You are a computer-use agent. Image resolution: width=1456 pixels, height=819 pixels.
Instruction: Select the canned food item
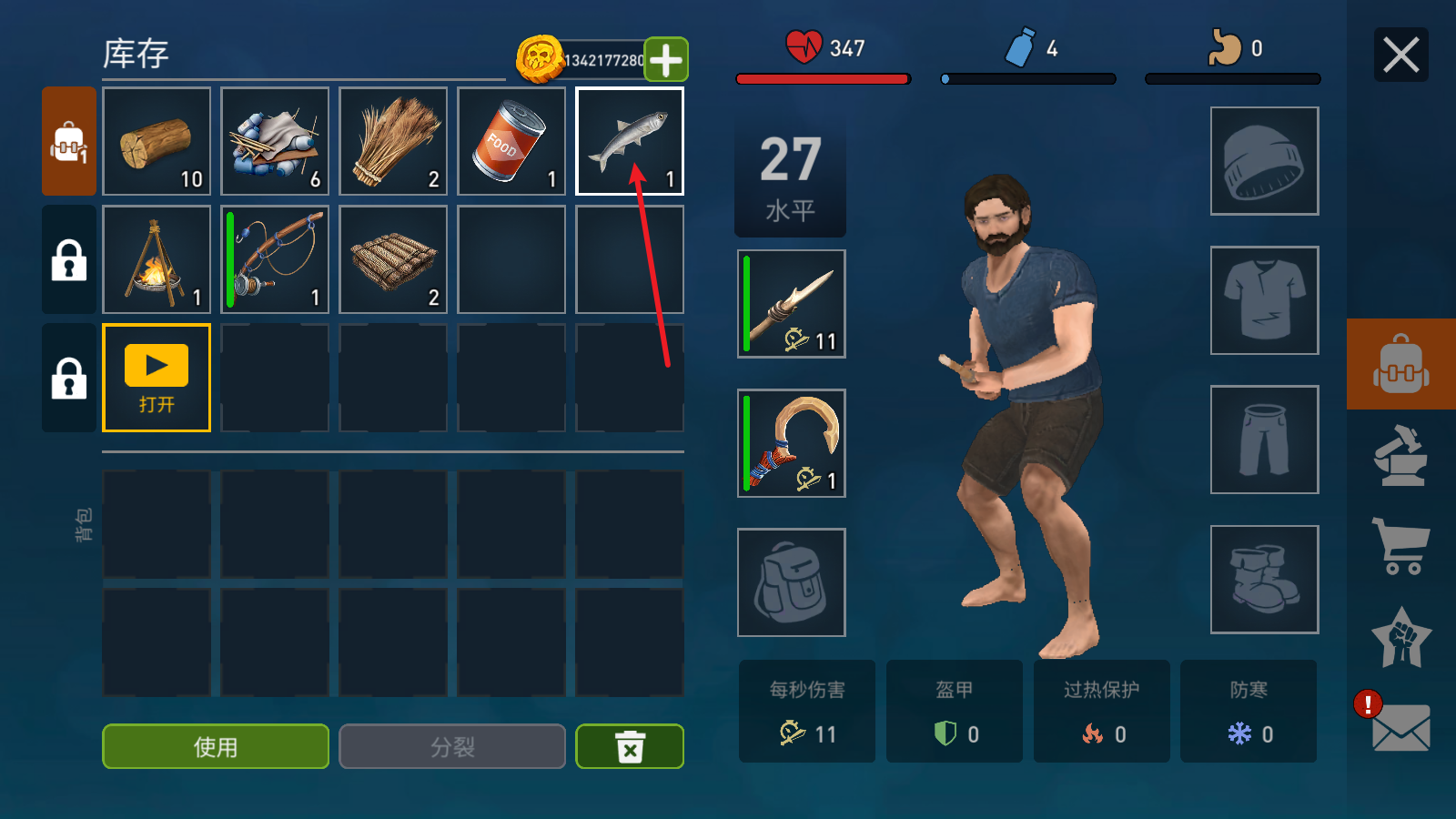[511, 141]
